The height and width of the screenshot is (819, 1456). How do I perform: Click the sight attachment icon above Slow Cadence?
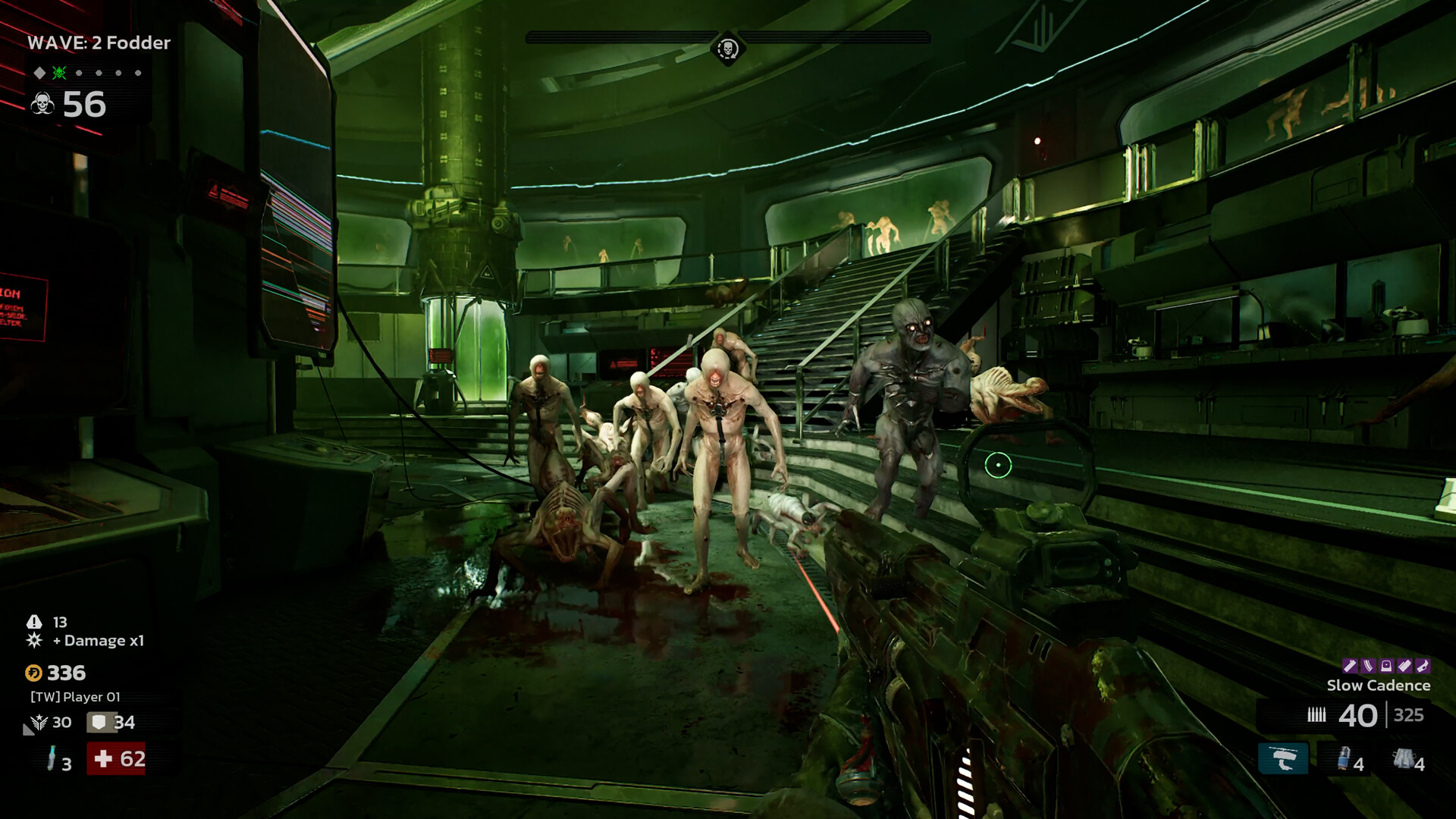point(1387,666)
